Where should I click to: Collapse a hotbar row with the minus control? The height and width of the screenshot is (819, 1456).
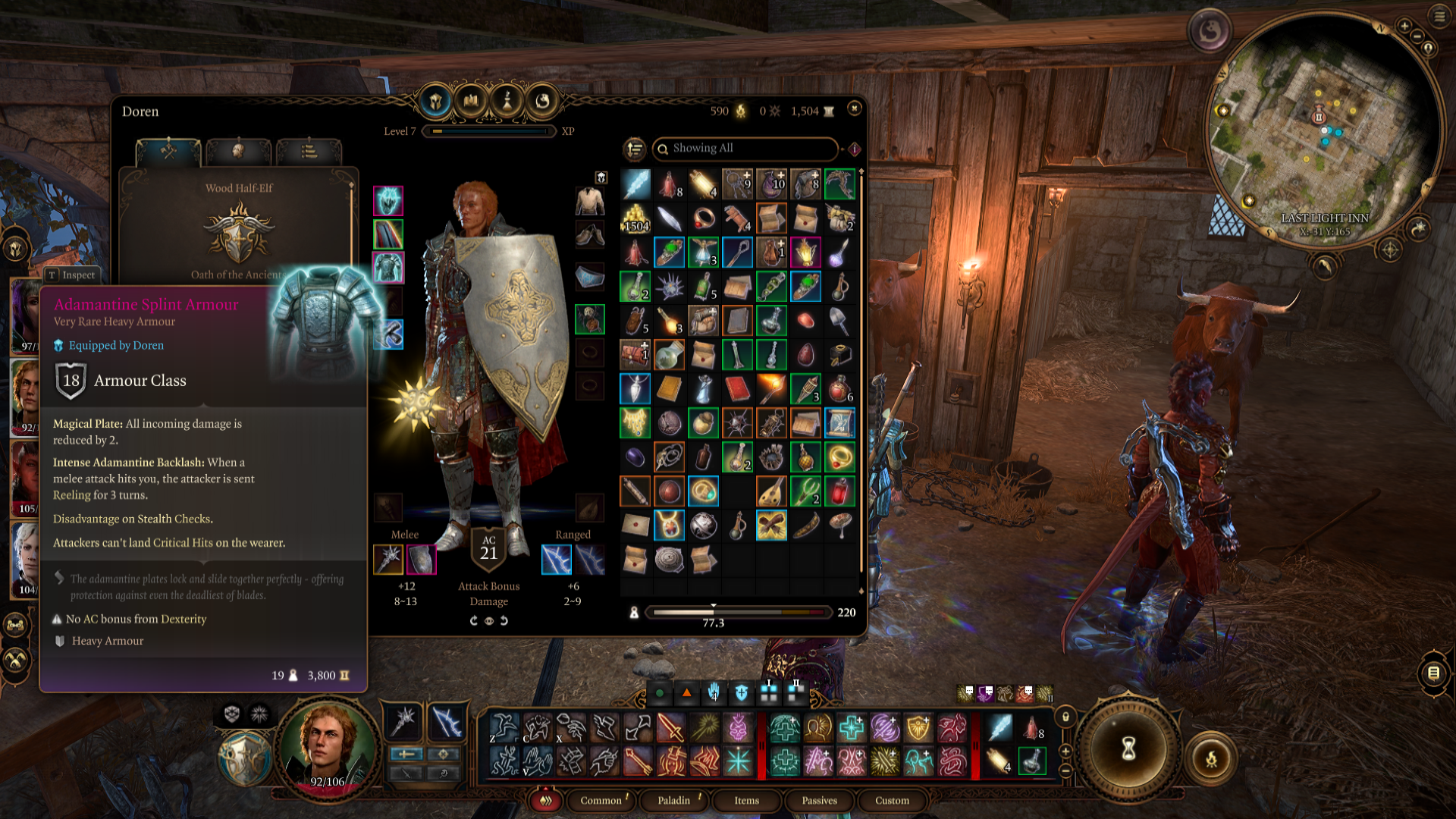(x=1065, y=770)
